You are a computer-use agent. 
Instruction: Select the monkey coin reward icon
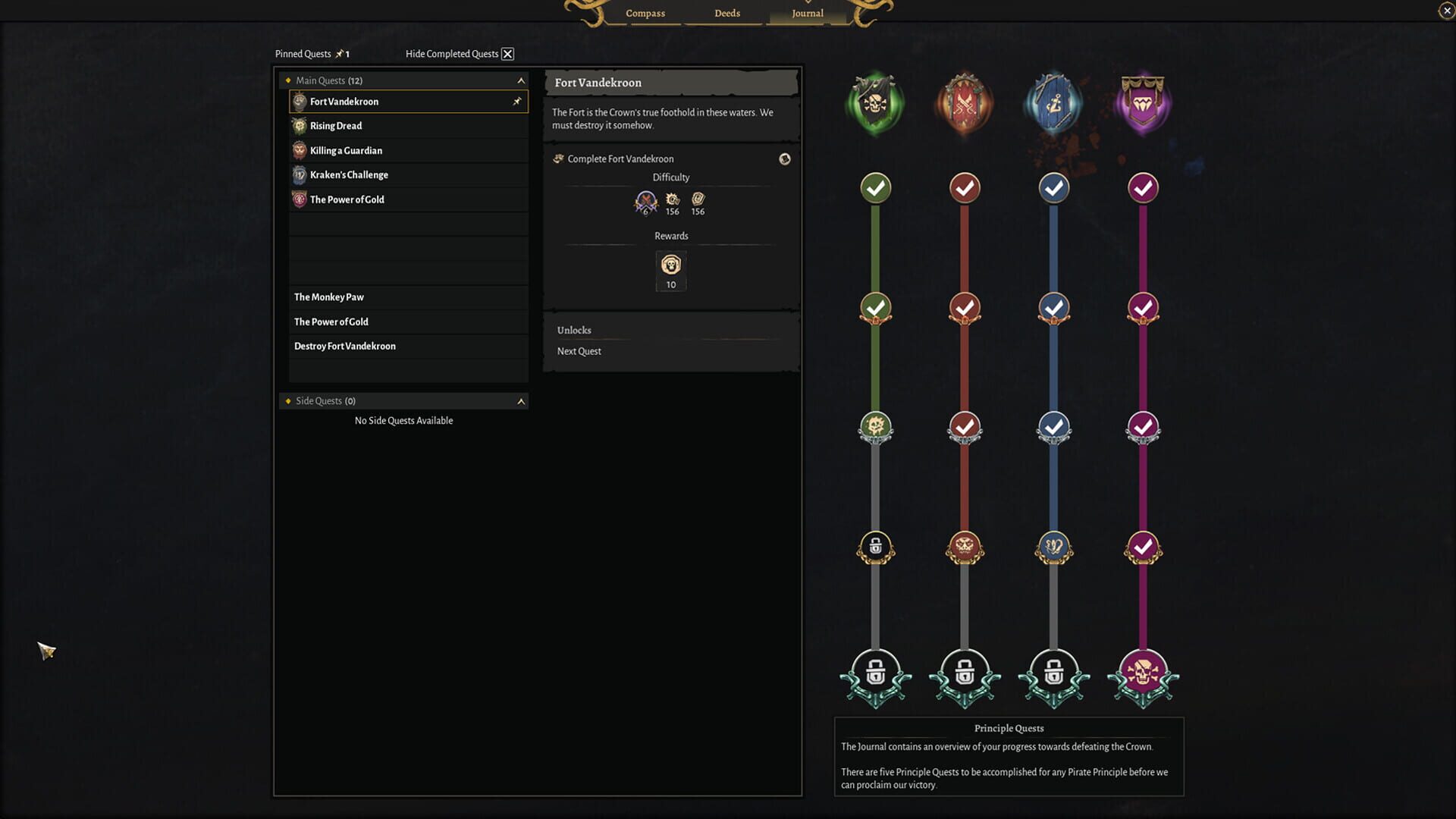pos(670,265)
